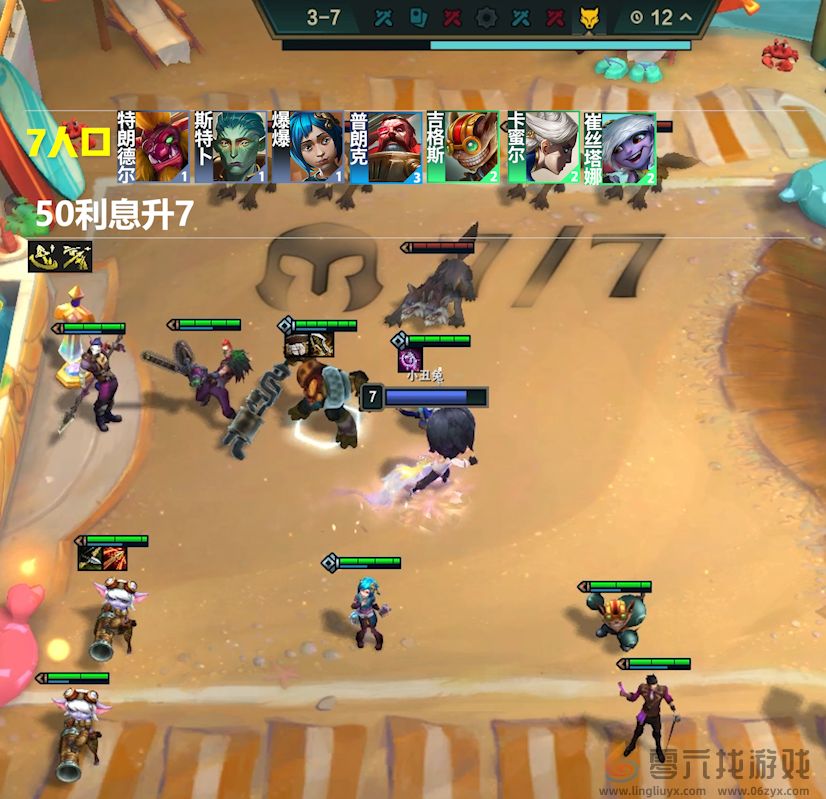826x799 pixels.
Task: Click the gear round icon in stage tracker
Action: [486, 17]
